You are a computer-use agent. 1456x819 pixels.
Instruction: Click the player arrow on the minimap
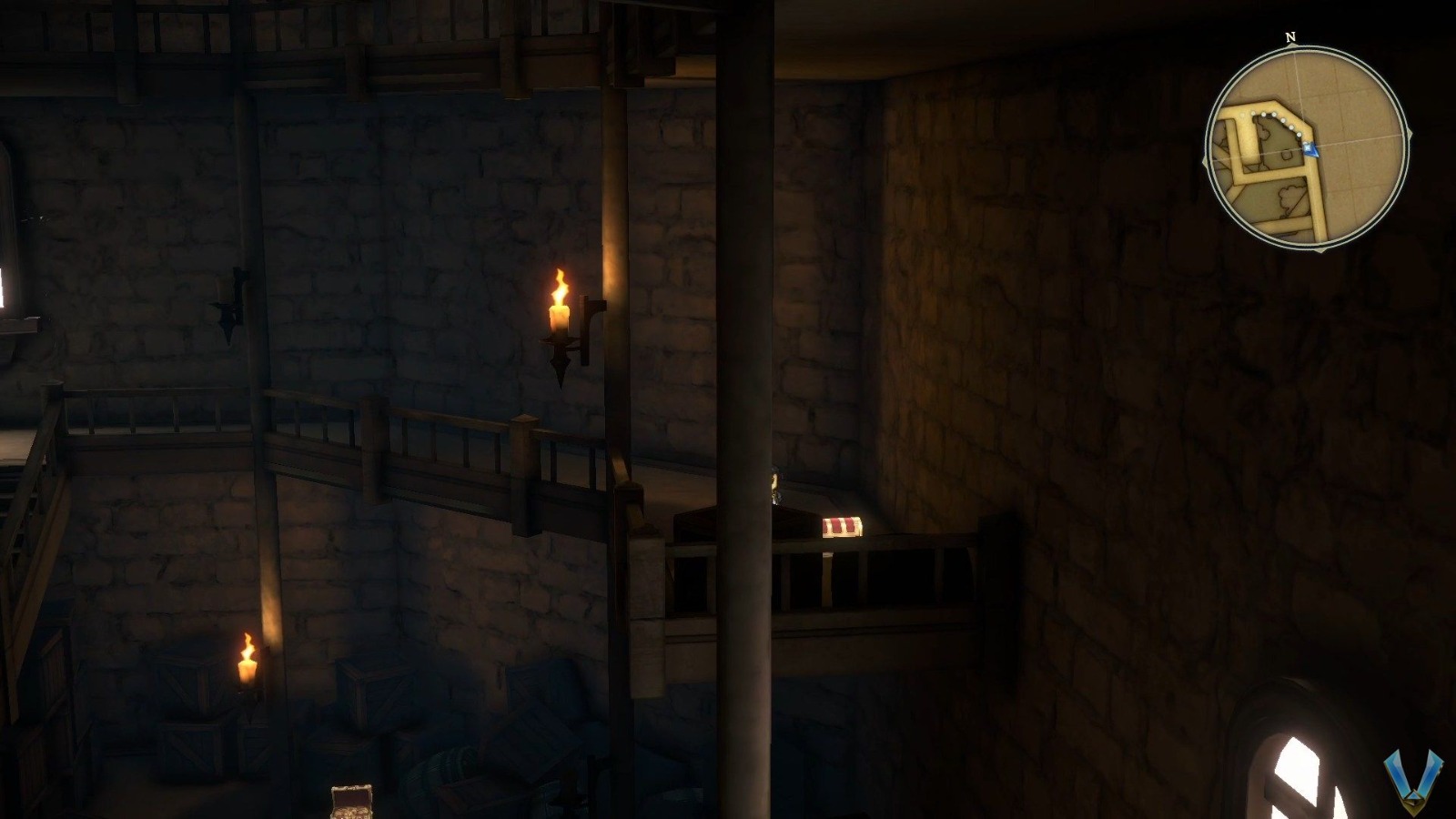pyautogui.click(x=1311, y=147)
